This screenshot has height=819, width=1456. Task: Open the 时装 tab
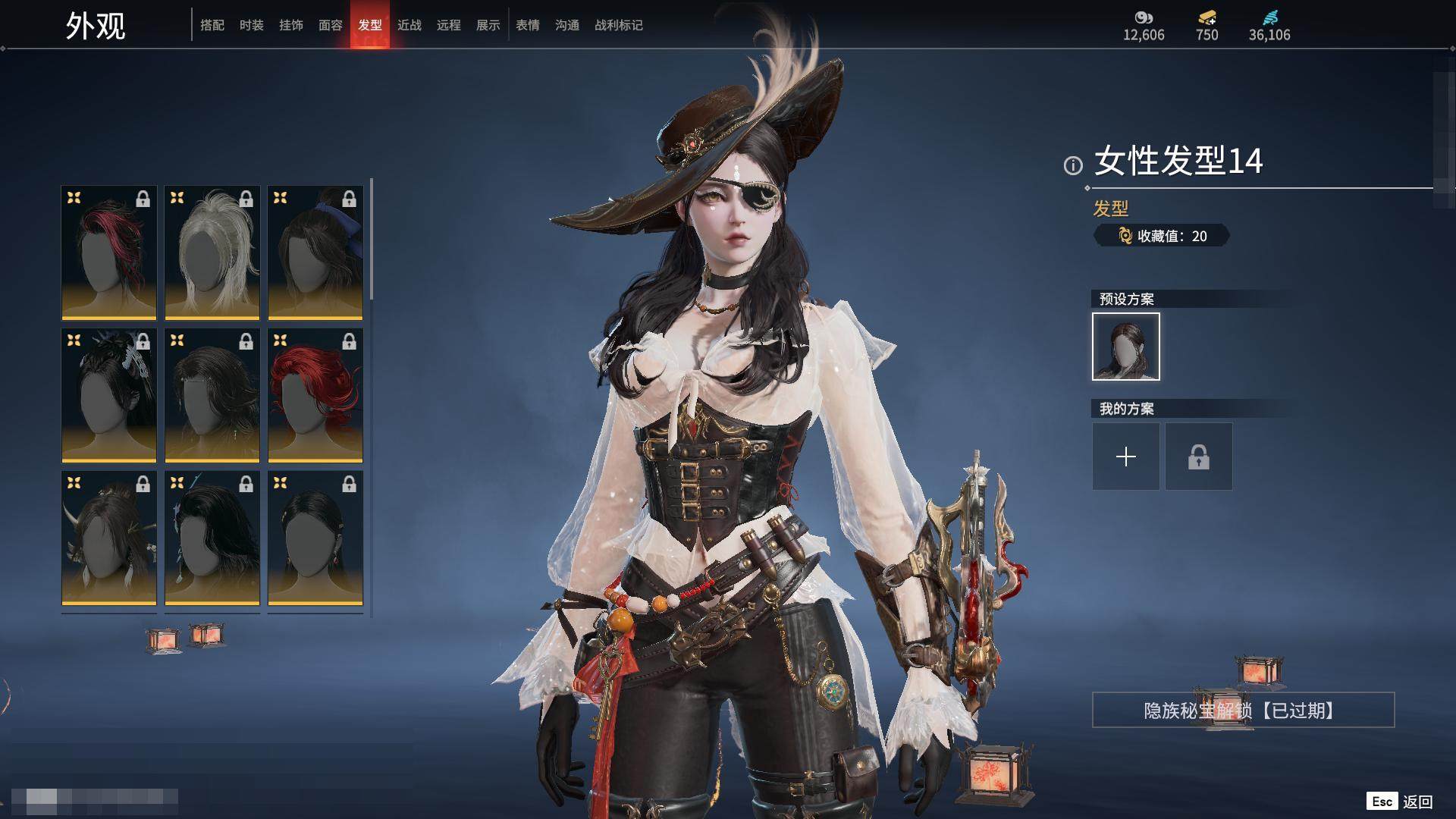252,25
